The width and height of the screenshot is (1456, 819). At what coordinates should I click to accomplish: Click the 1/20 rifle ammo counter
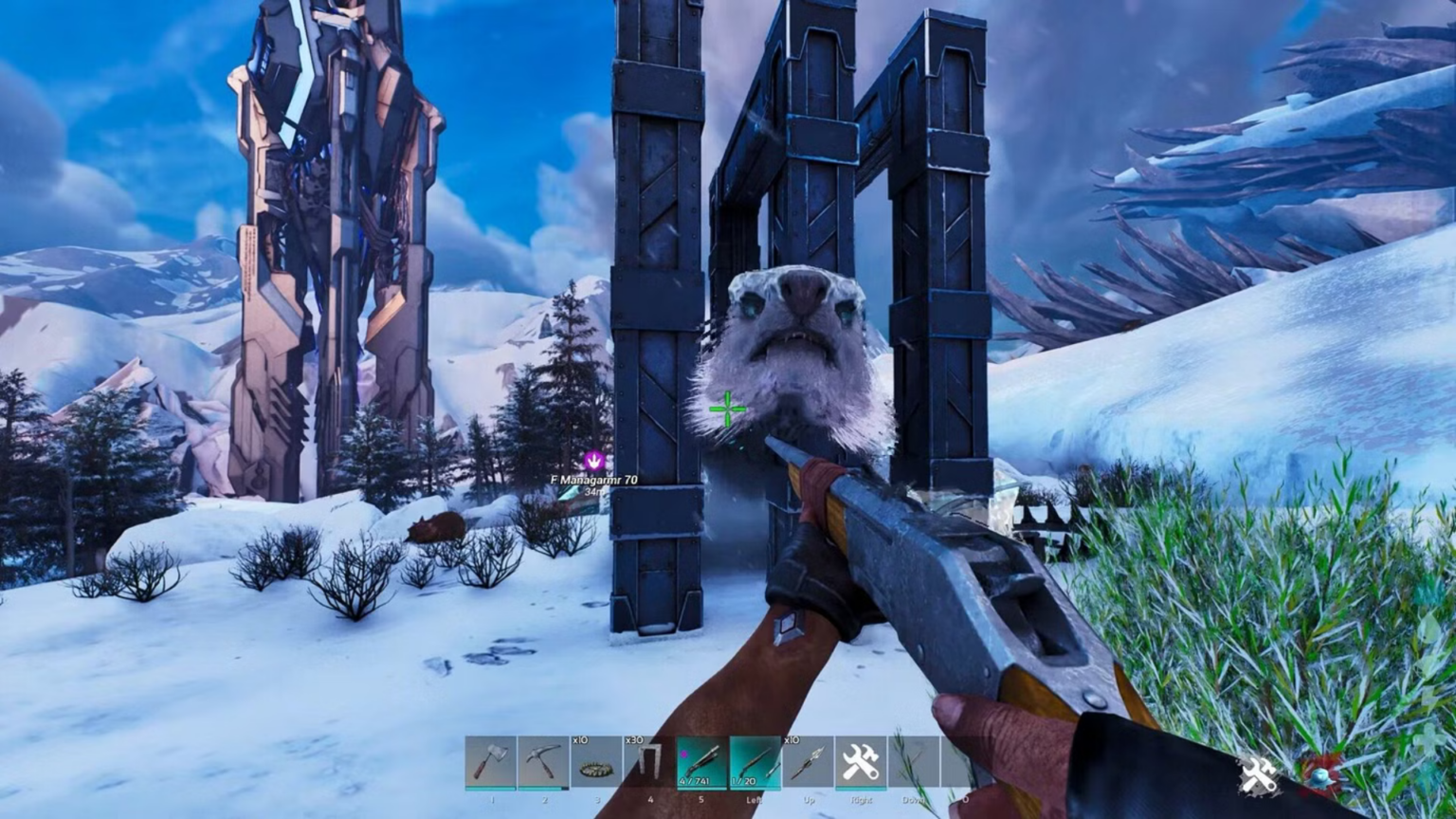click(x=744, y=779)
